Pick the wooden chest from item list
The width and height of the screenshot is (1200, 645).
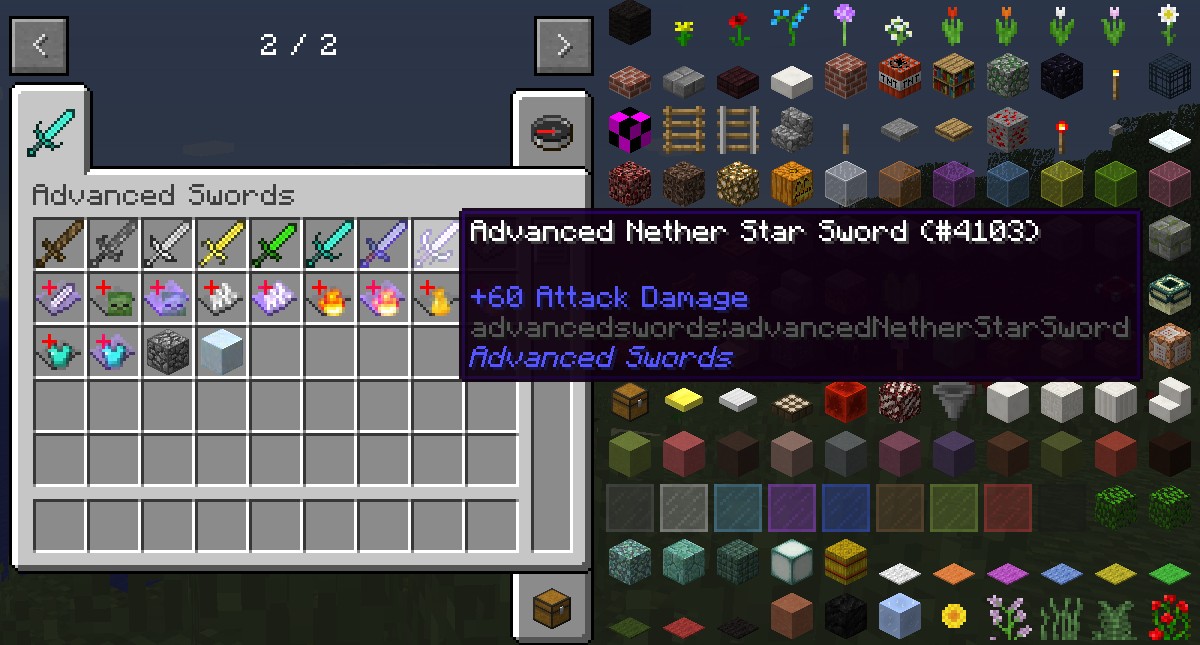coord(630,401)
